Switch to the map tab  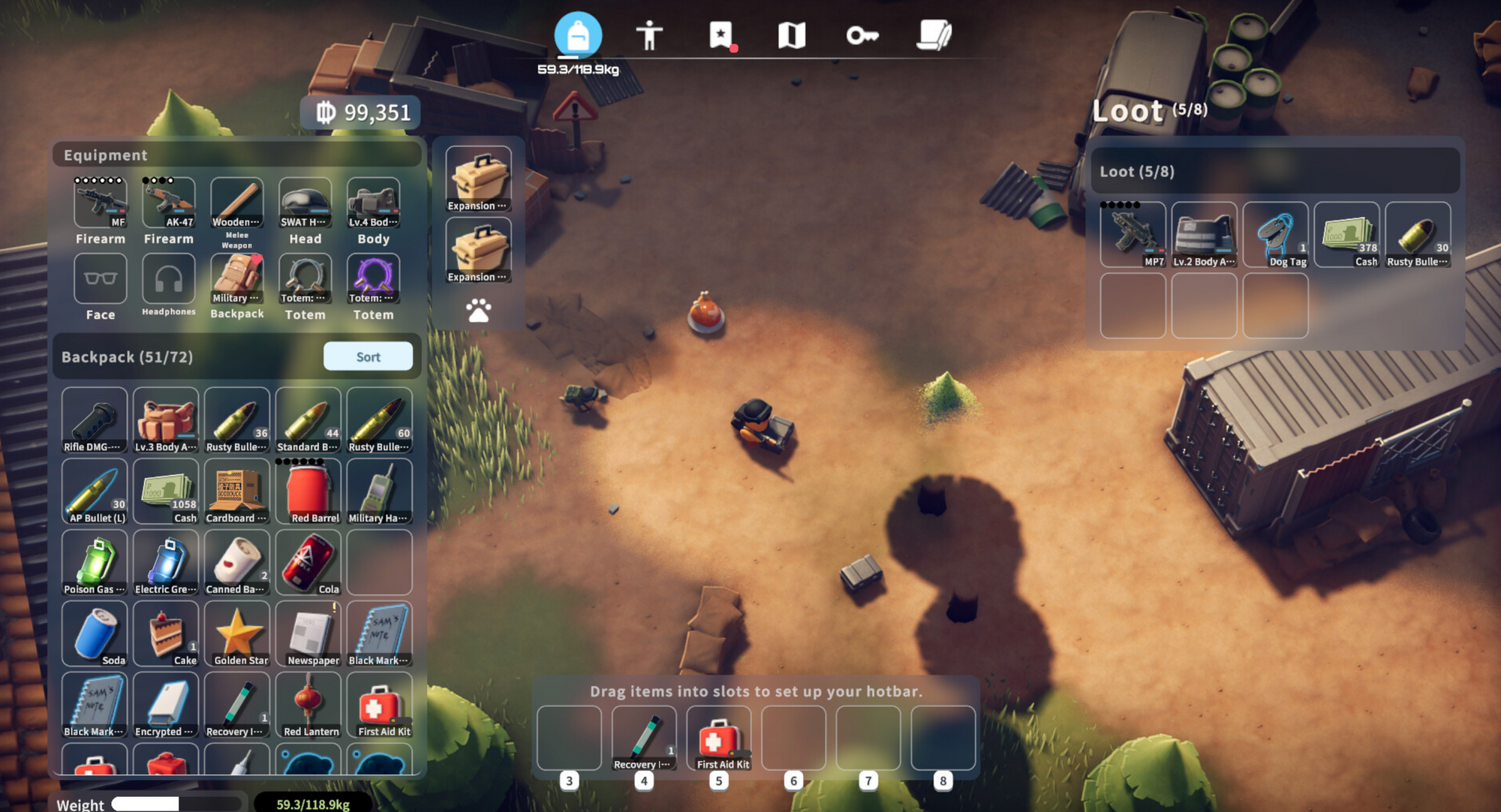click(791, 35)
